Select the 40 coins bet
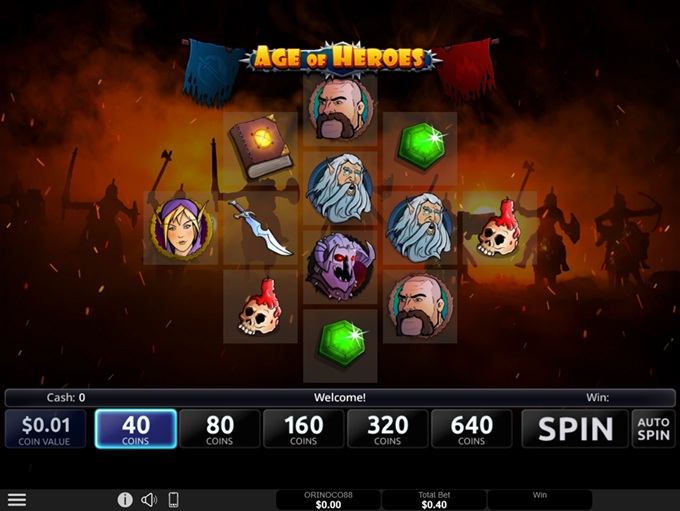This screenshot has width=680, height=511. (x=136, y=429)
